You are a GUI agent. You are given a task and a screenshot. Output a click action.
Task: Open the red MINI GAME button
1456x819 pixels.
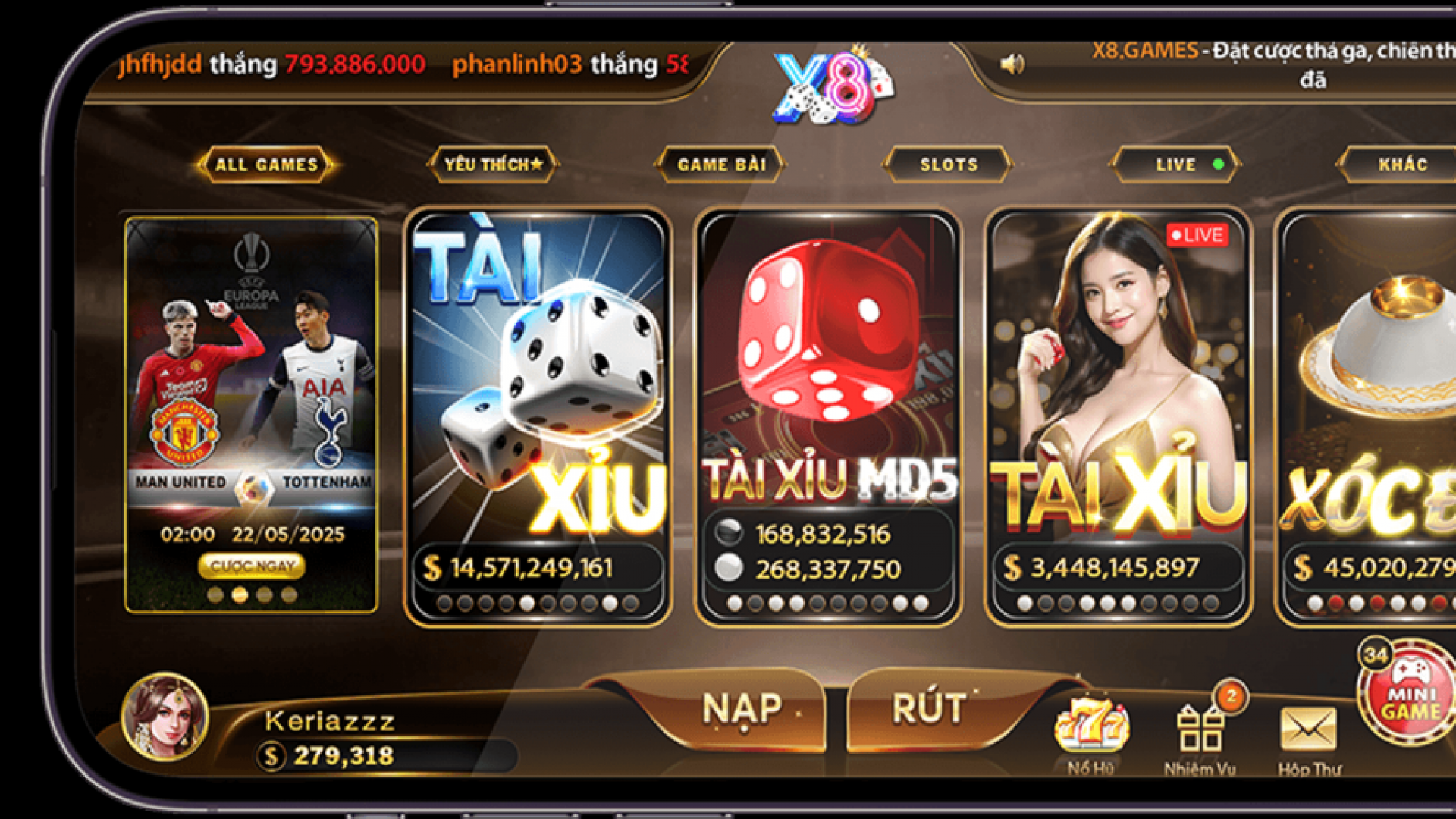[x=1409, y=694]
